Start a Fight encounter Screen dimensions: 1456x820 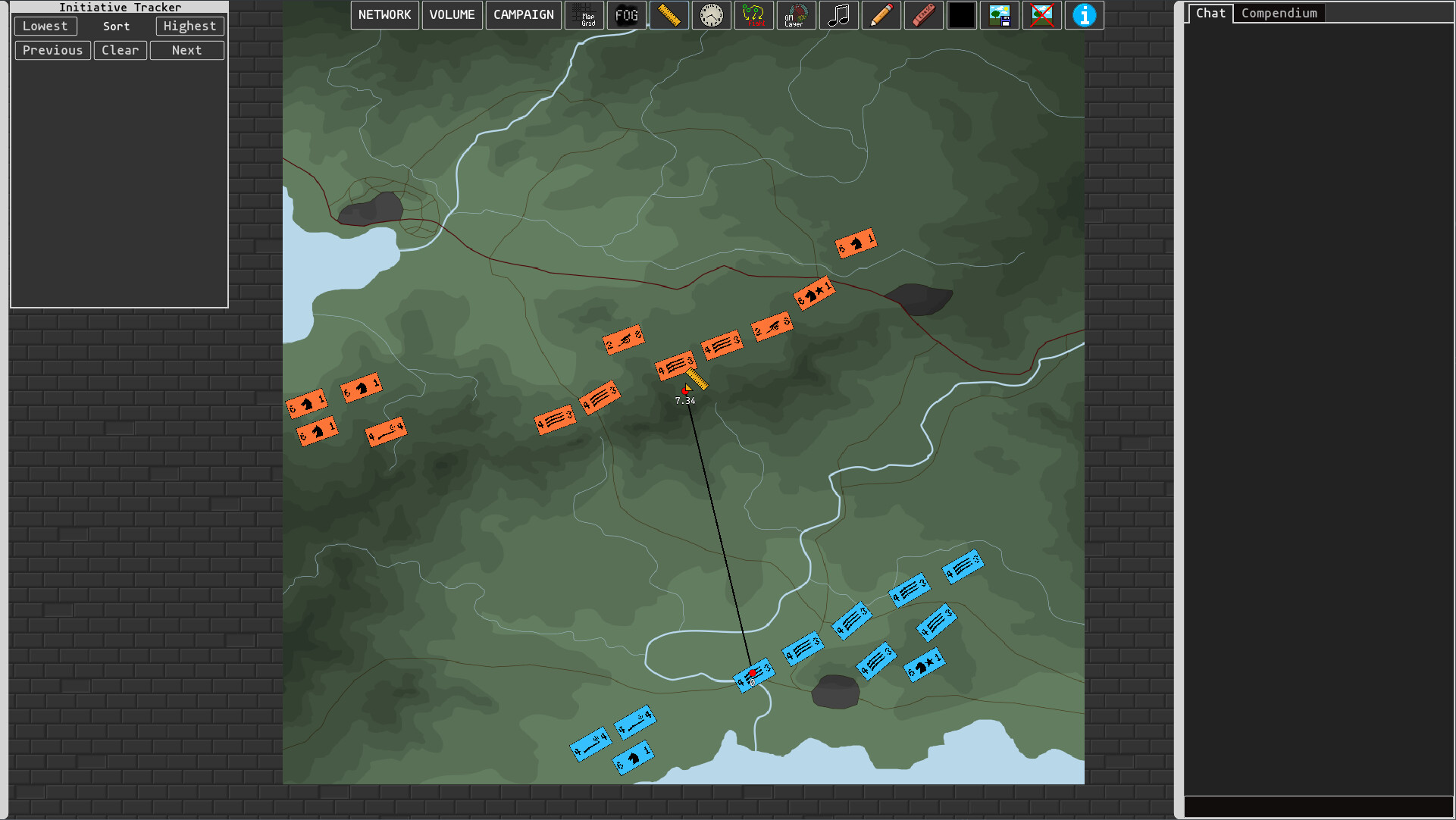click(754, 15)
